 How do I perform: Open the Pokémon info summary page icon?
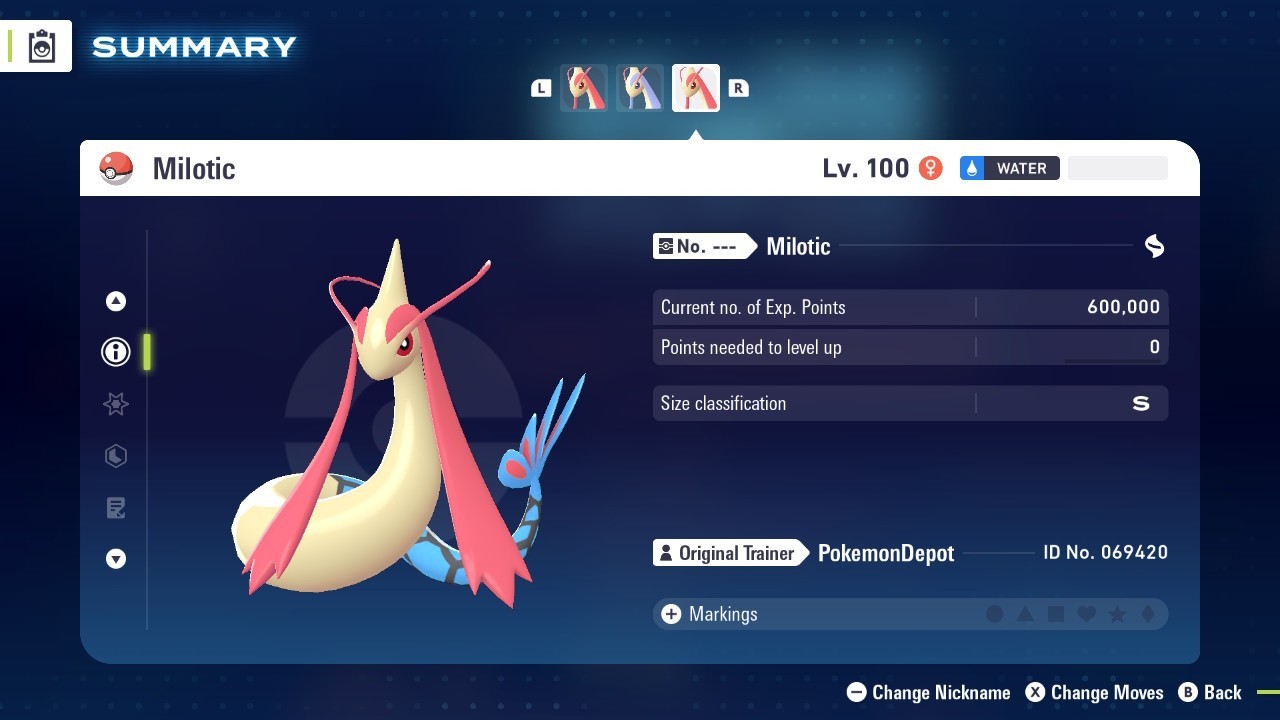(116, 352)
